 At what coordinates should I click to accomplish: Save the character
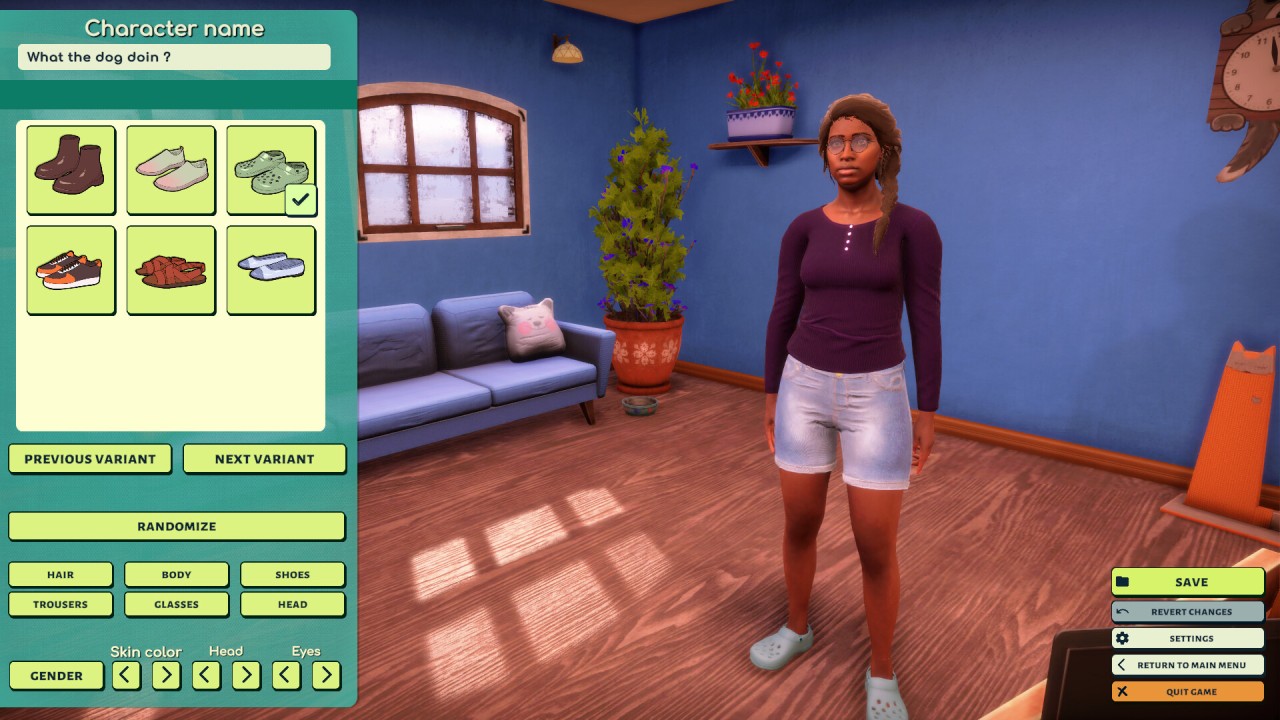tap(1188, 582)
